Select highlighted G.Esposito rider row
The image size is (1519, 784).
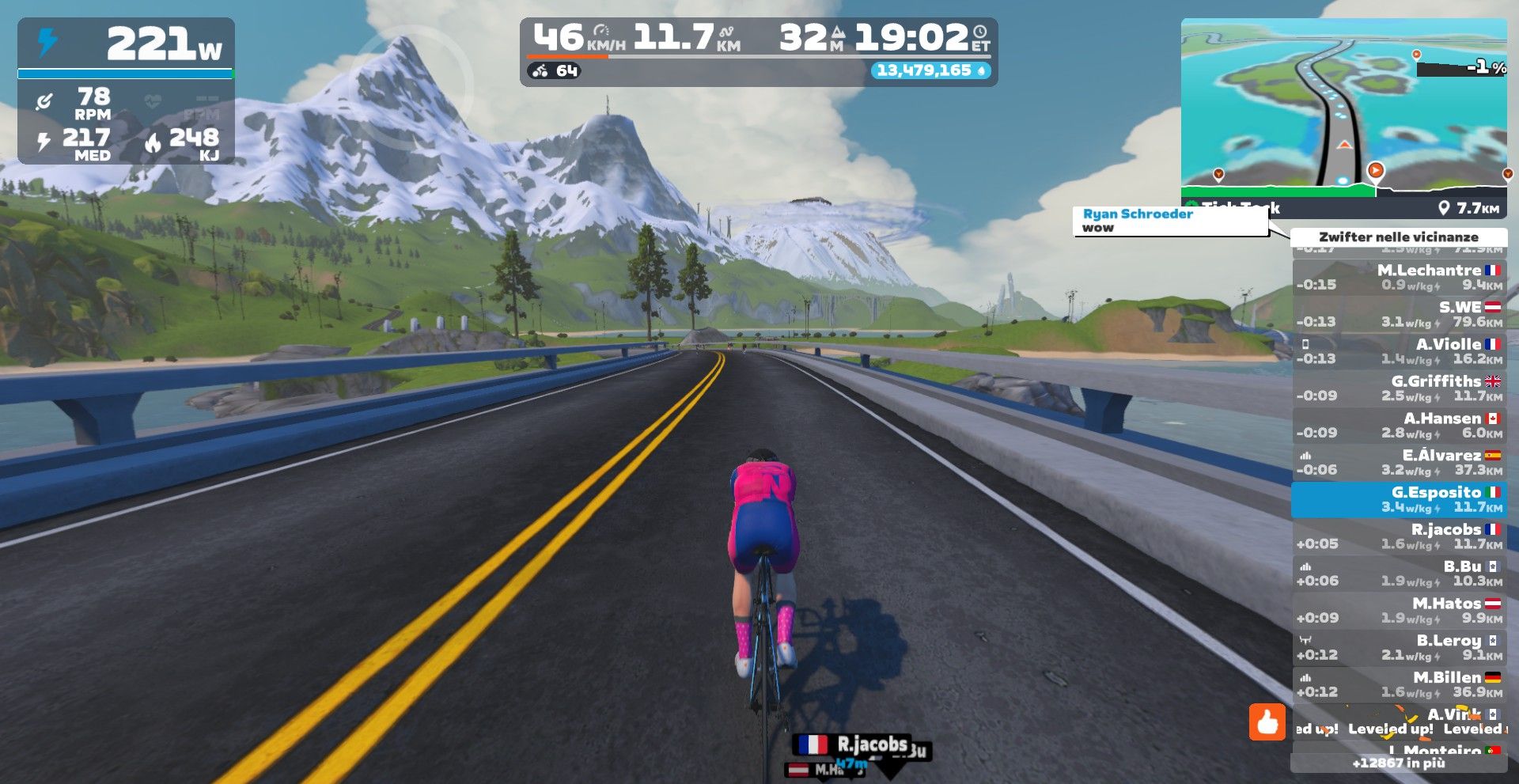[1399, 500]
